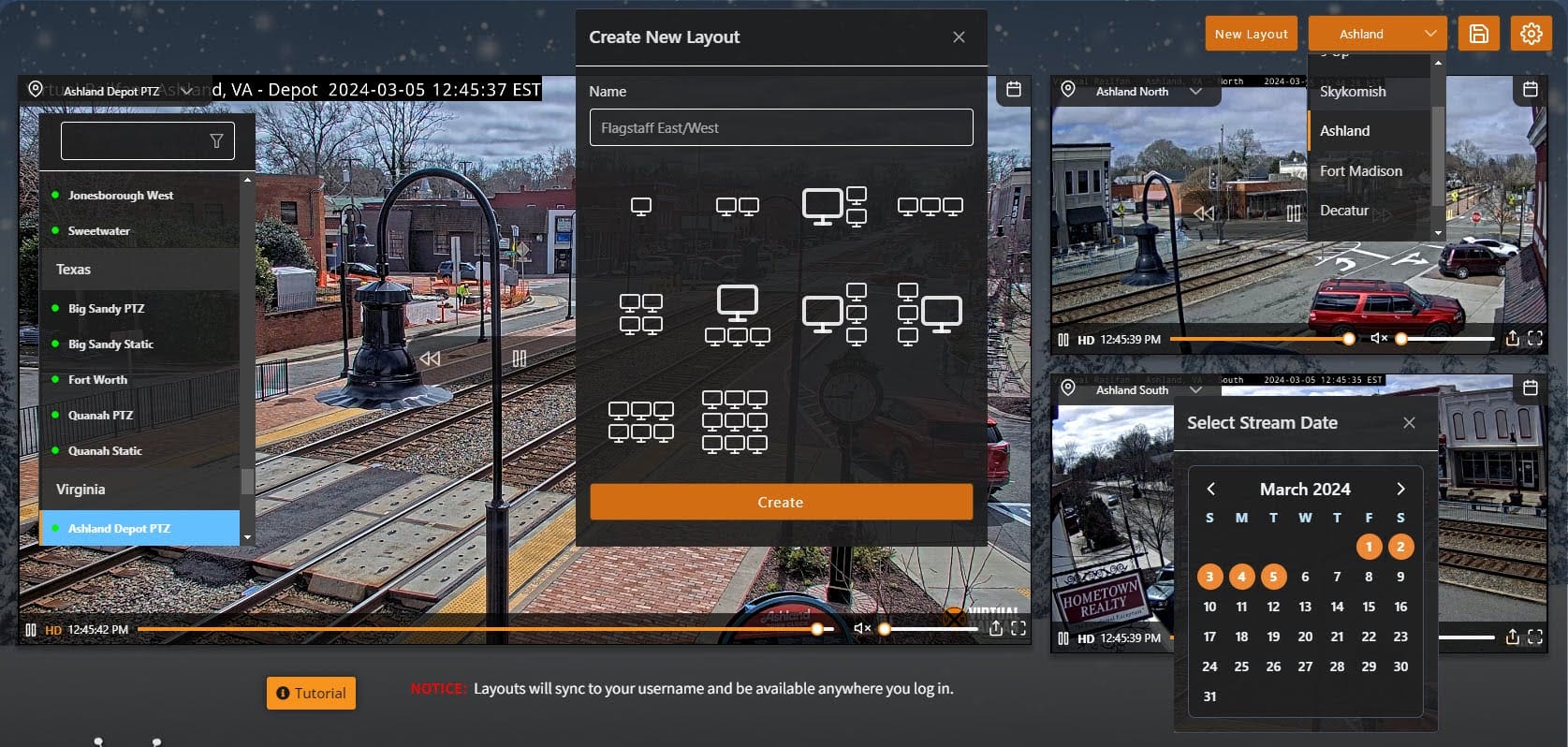The height and width of the screenshot is (747, 1568).
Task: Choose the single-screen layout icon
Action: point(641,206)
